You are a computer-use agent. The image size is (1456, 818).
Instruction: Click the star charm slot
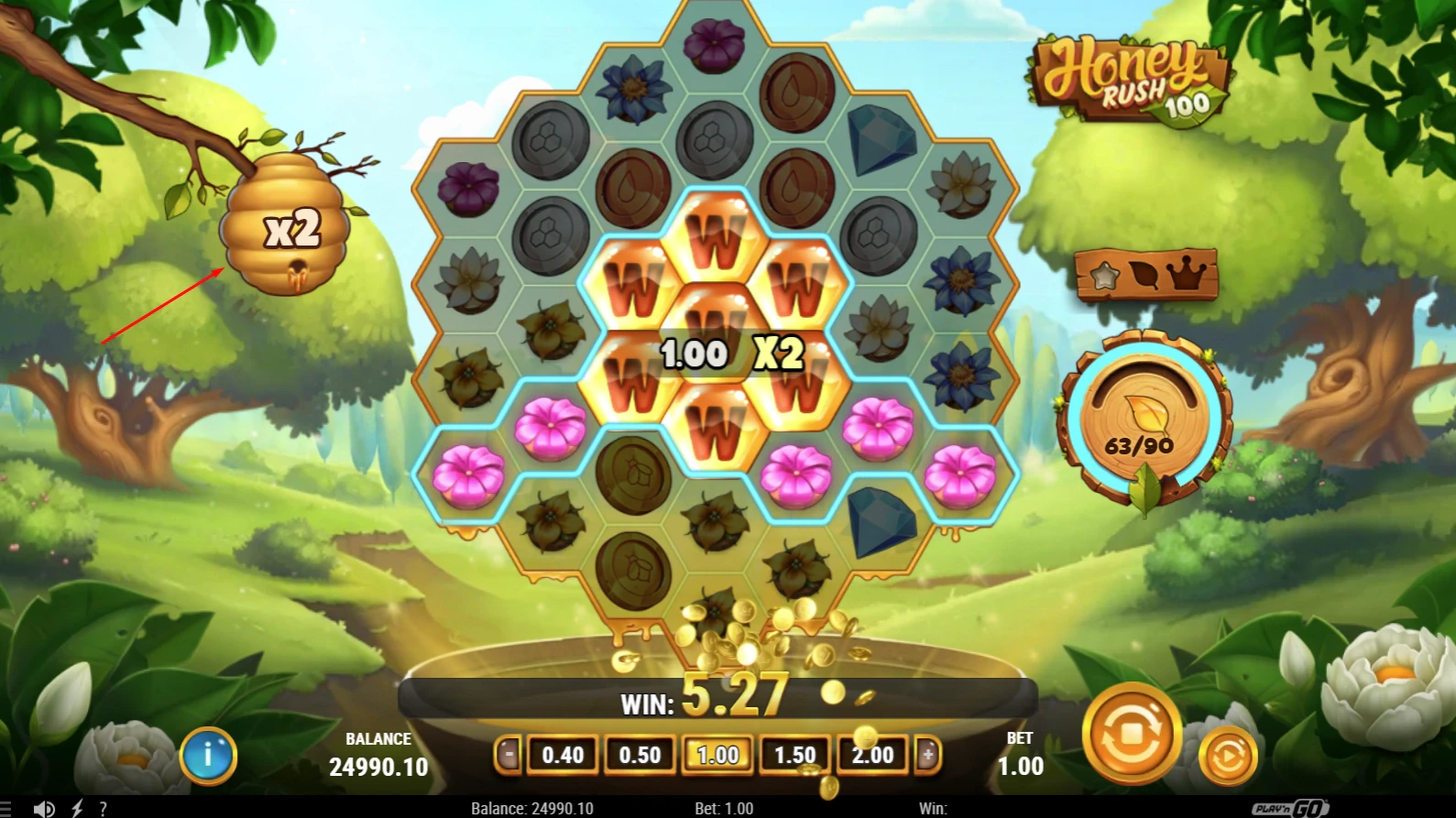coord(1104,275)
